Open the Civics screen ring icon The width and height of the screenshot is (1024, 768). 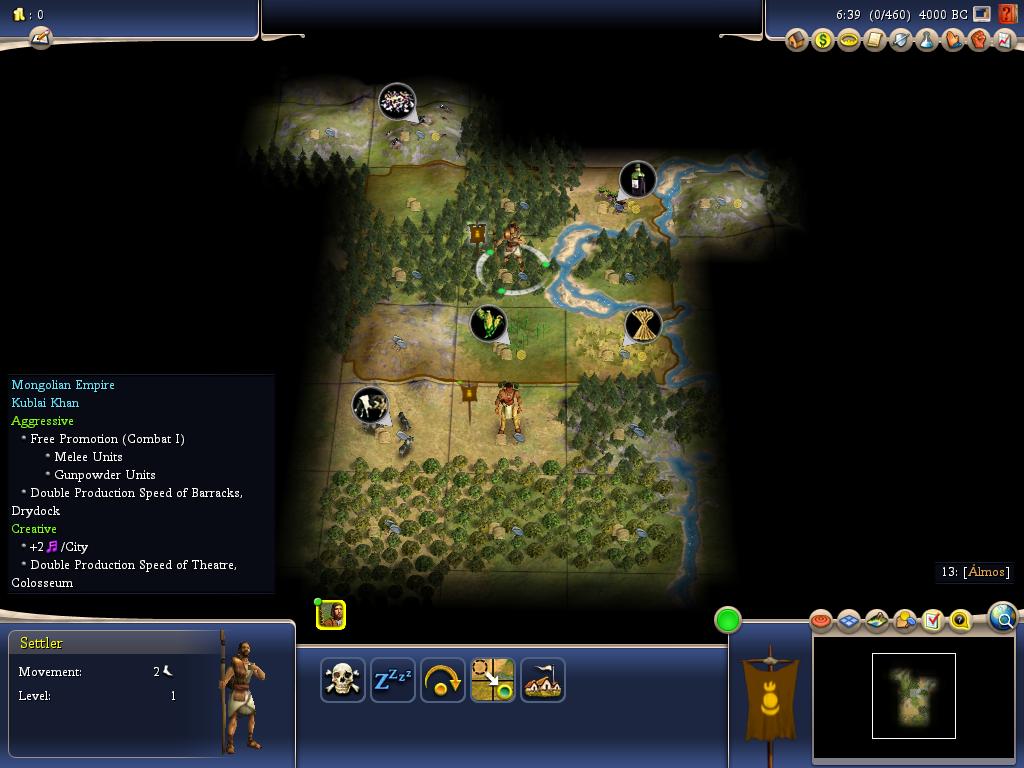click(x=849, y=40)
